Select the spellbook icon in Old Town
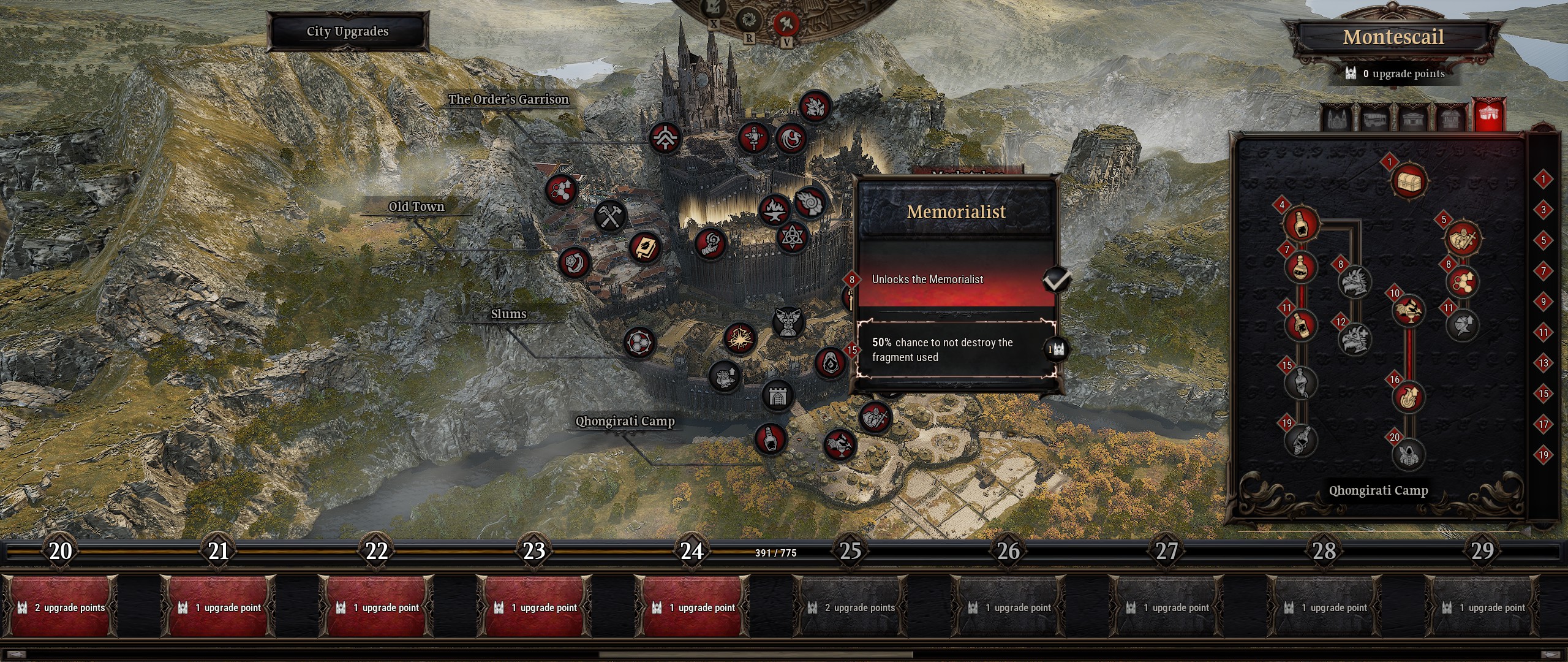Image resolution: width=1568 pixels, height=662 pixels. tap(644, 248)
